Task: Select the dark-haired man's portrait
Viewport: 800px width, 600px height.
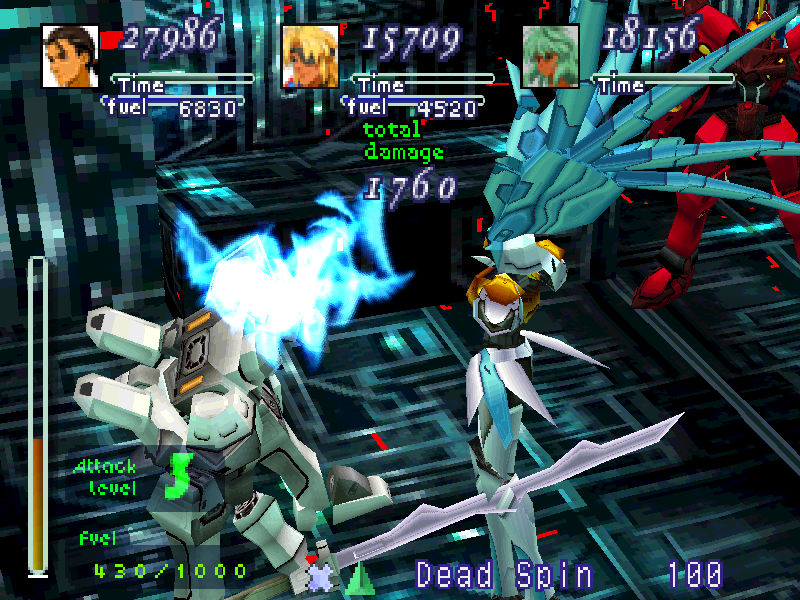Action: coord(71,56)
